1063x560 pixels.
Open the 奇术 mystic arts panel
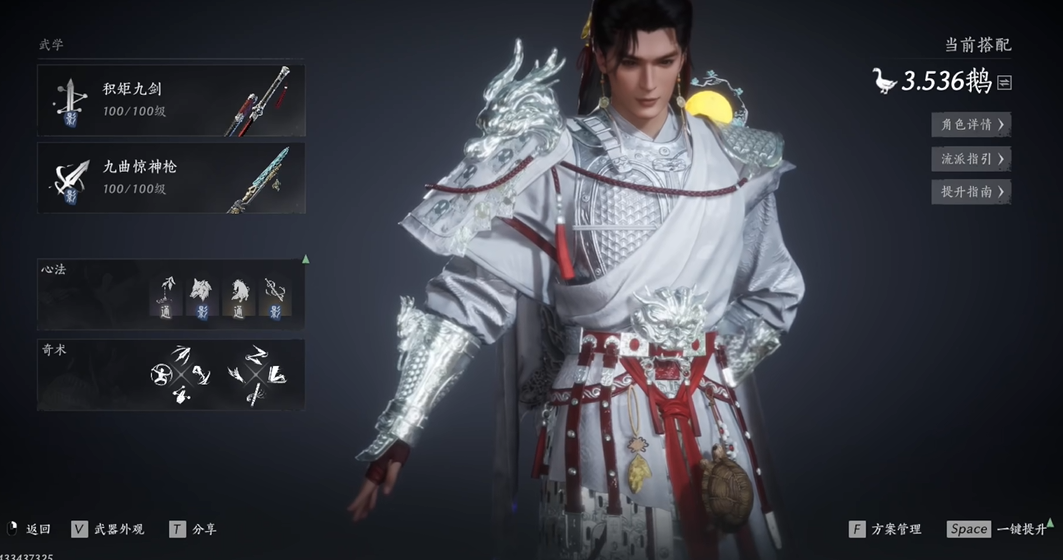[171, 375]
